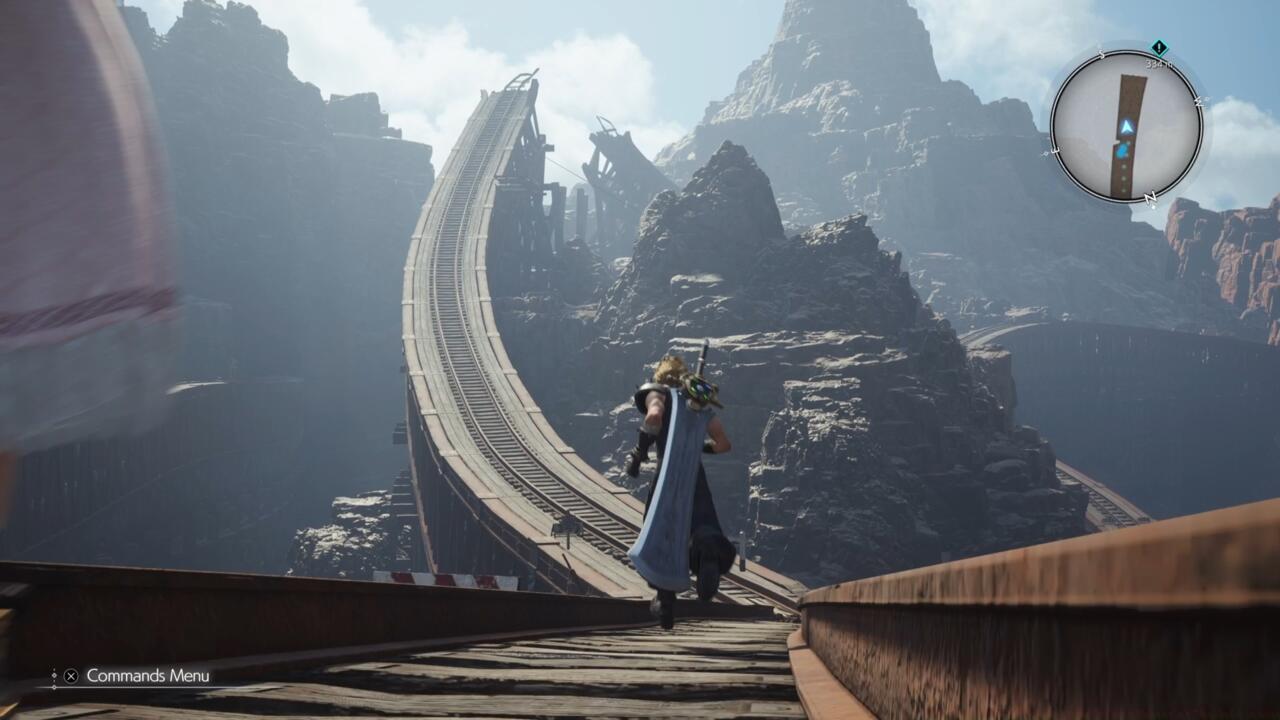Open the Commands Menu
The width and height of the screenshot is (1280, 720).
pyautogui.click(x=70, y=676)
